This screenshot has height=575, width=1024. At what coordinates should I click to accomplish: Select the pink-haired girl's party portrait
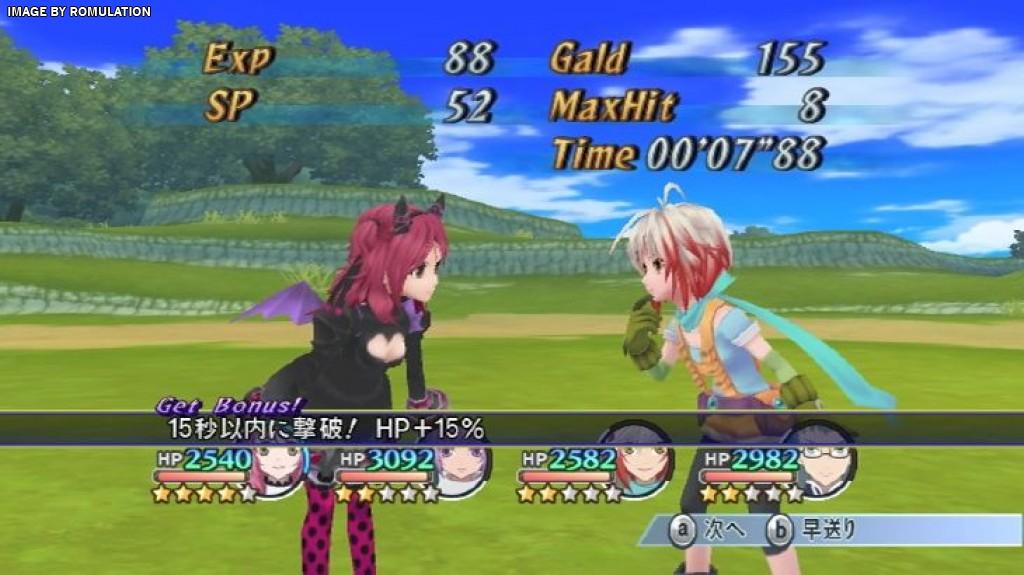(x=277, y=467)
